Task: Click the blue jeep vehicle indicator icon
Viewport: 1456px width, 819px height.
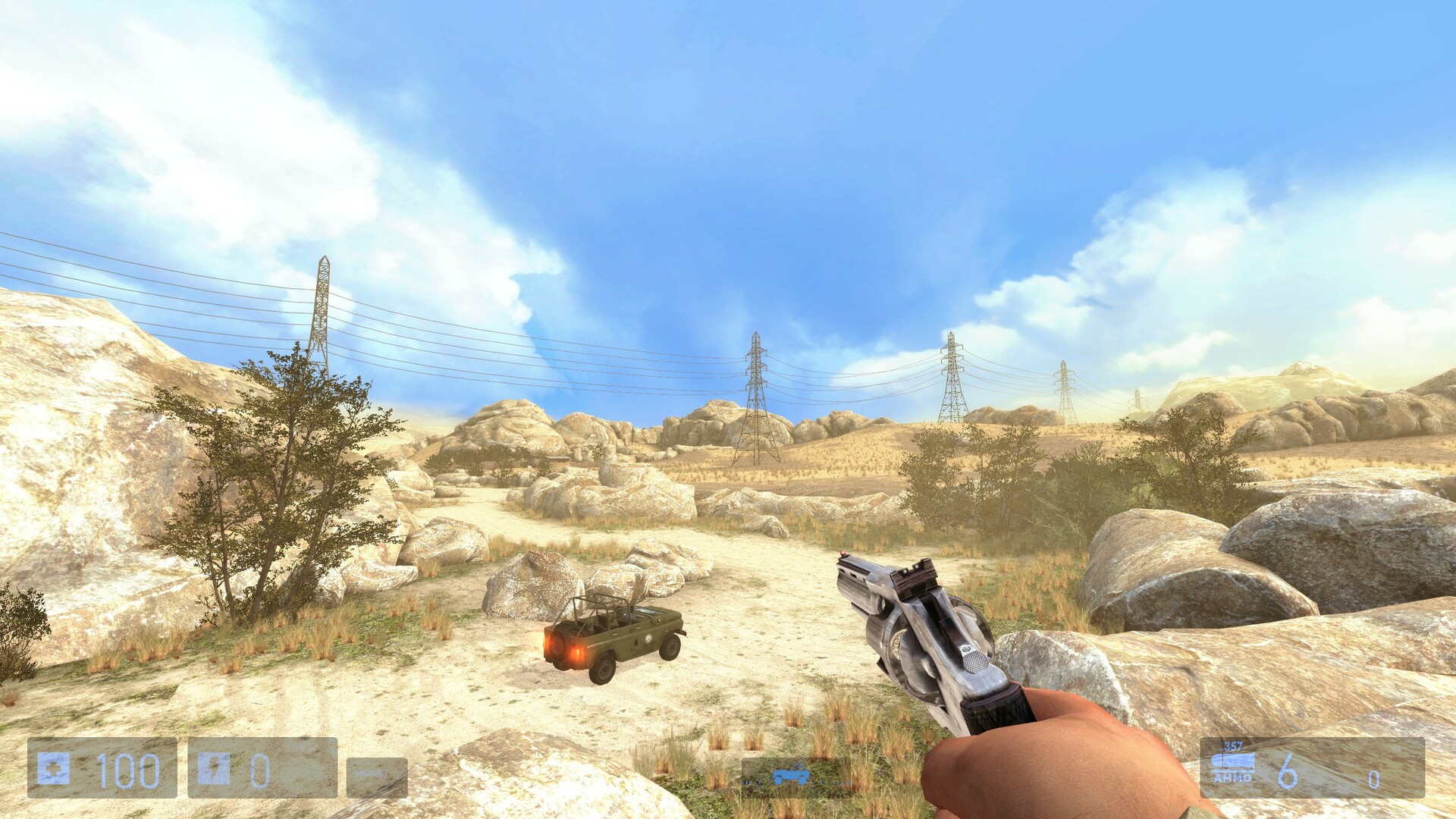Action: coord(790,773)
